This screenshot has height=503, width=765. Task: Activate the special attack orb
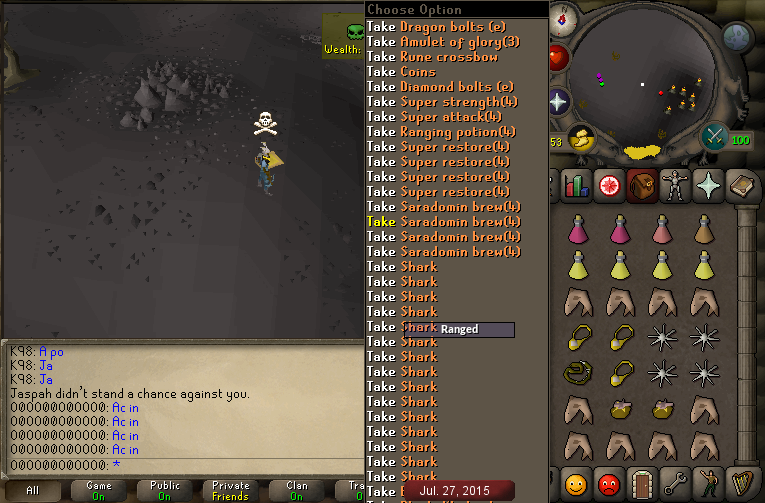pos(716,136)
